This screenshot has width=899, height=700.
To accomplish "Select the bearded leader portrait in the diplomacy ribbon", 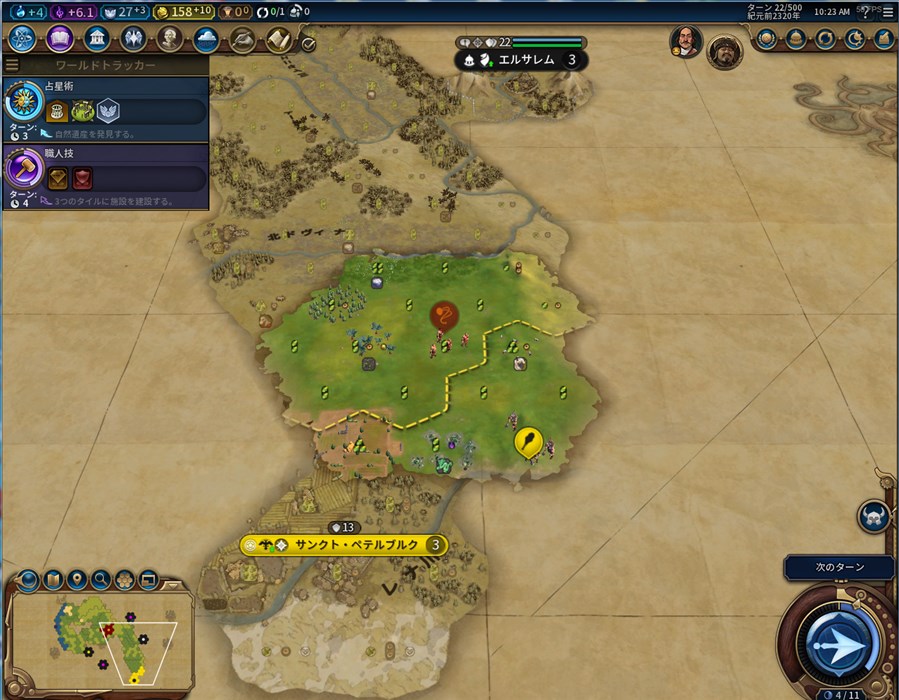I will click(x=686, y=42).
